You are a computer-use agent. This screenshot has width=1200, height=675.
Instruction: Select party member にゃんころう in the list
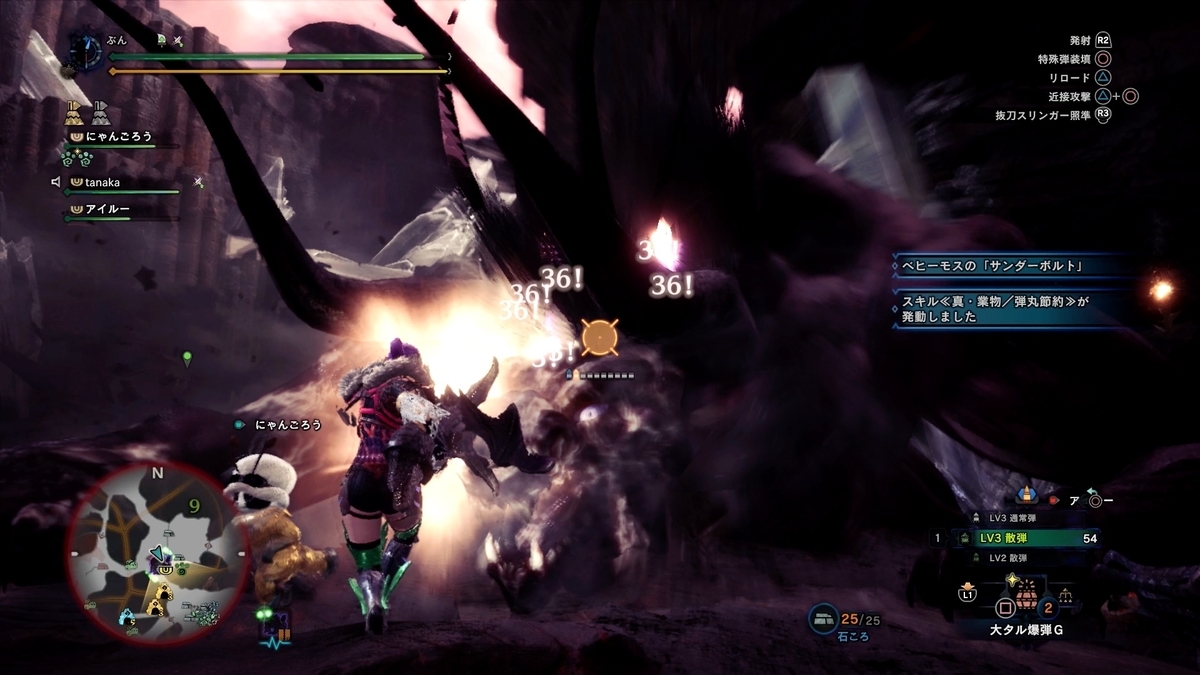(118, 136)
